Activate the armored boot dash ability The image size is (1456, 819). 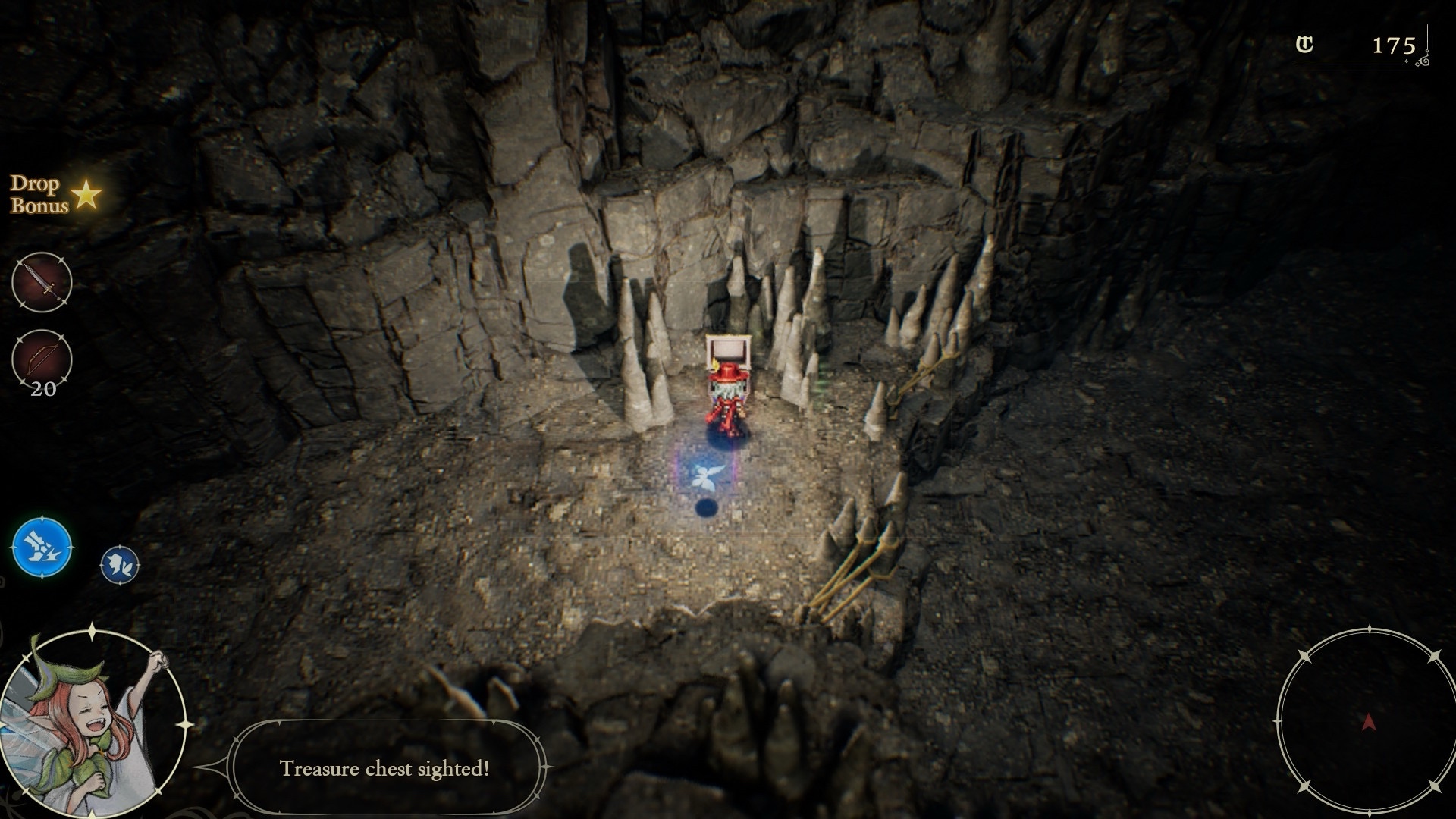(x=42, y=547)
